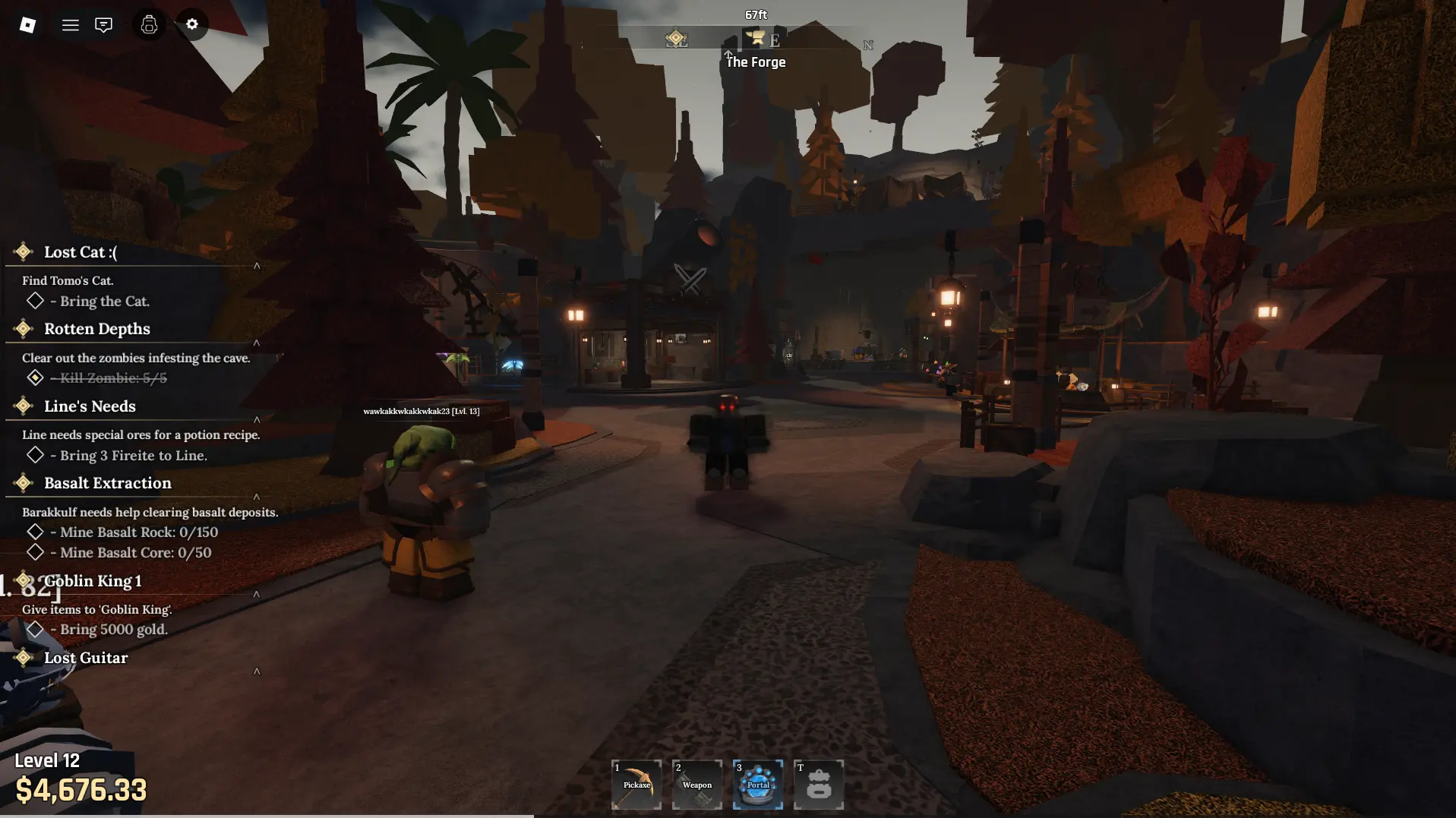Open the hamburger menu icon
This screenshot has height=818, width=1456.
click(x=70, y=24)
